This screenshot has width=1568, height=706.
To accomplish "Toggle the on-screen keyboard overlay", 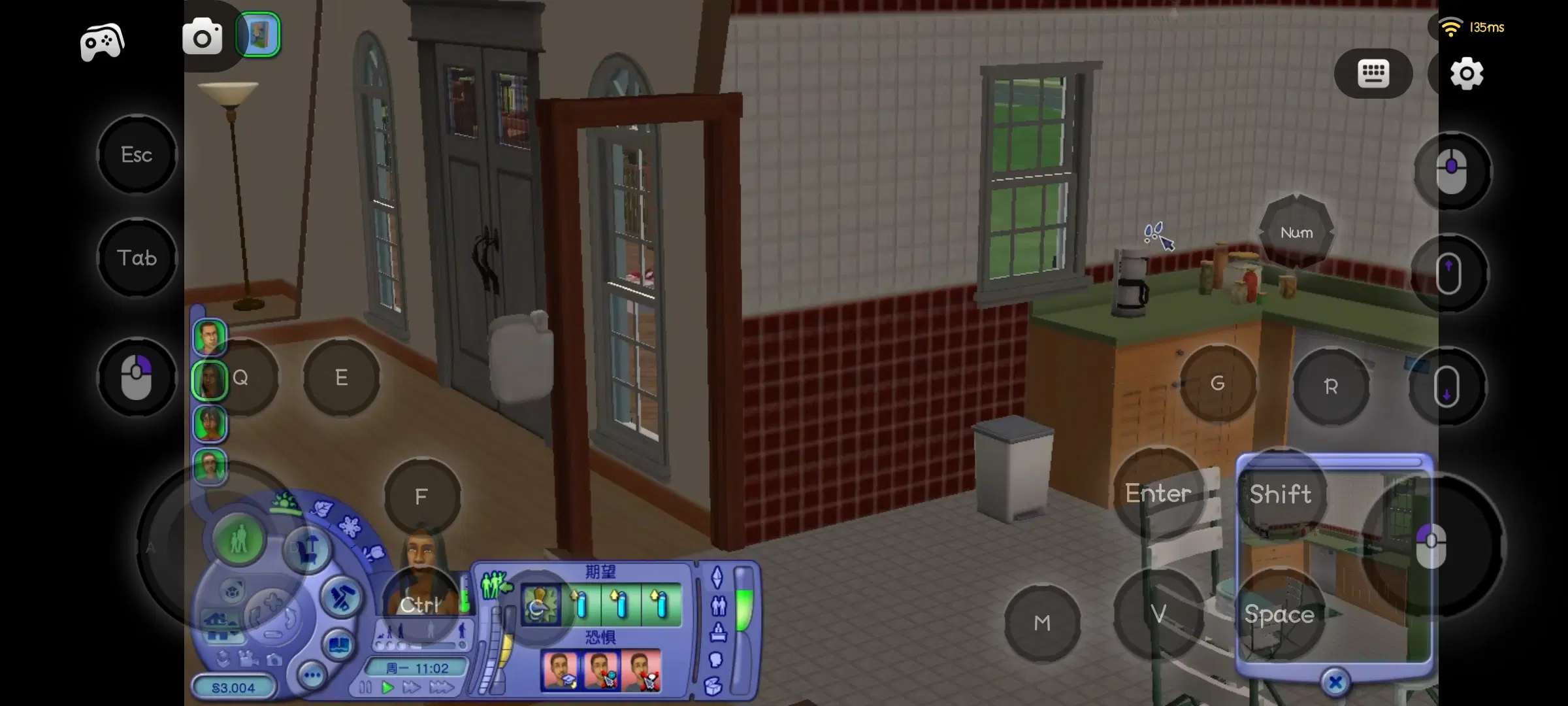I will click(1373, 73).
